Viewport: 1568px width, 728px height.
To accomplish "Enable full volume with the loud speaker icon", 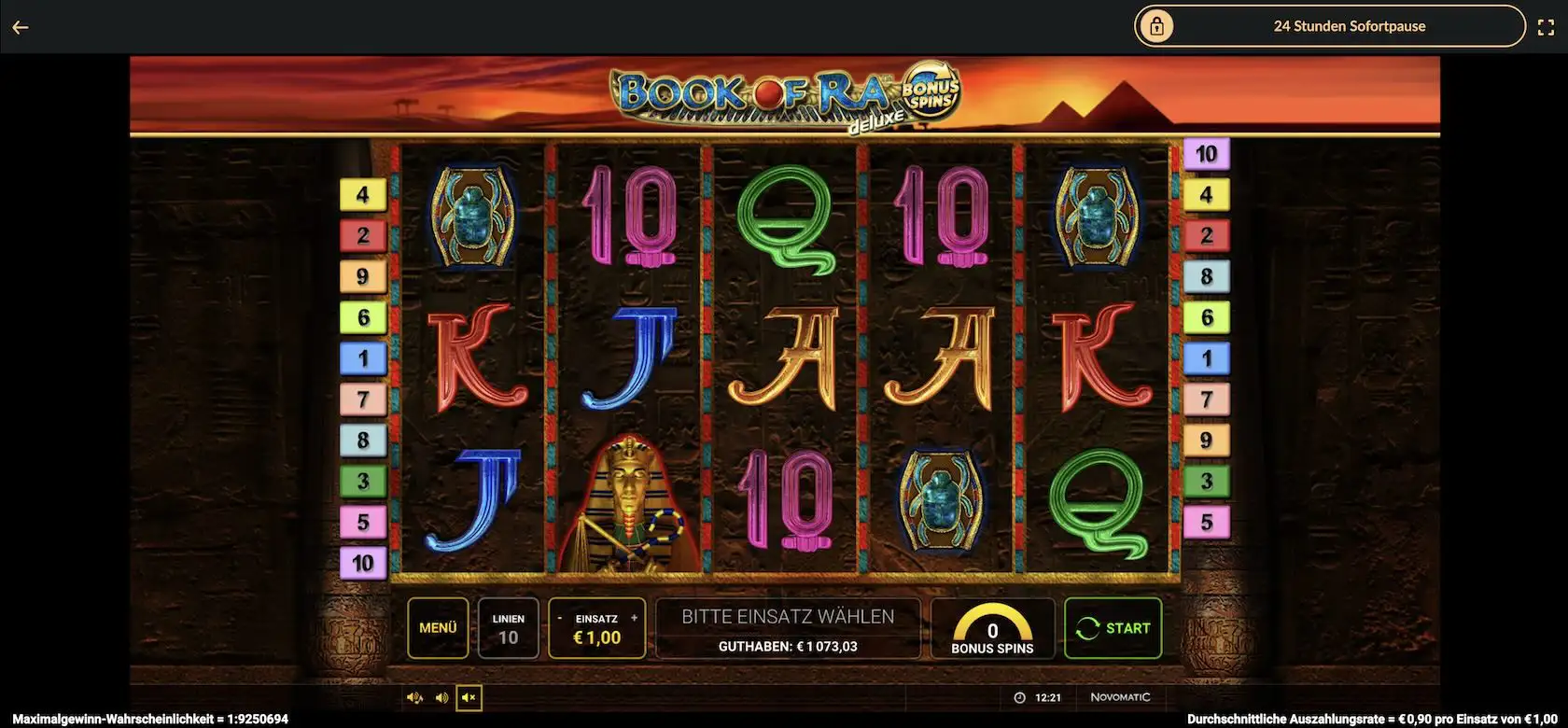I will coord(441,696).
